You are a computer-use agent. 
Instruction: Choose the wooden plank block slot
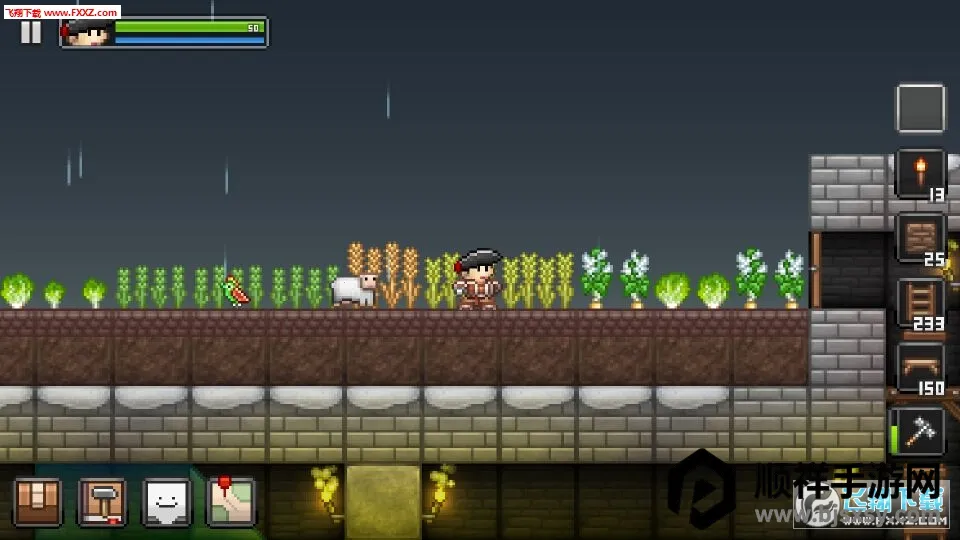click(x=920, y=238)
